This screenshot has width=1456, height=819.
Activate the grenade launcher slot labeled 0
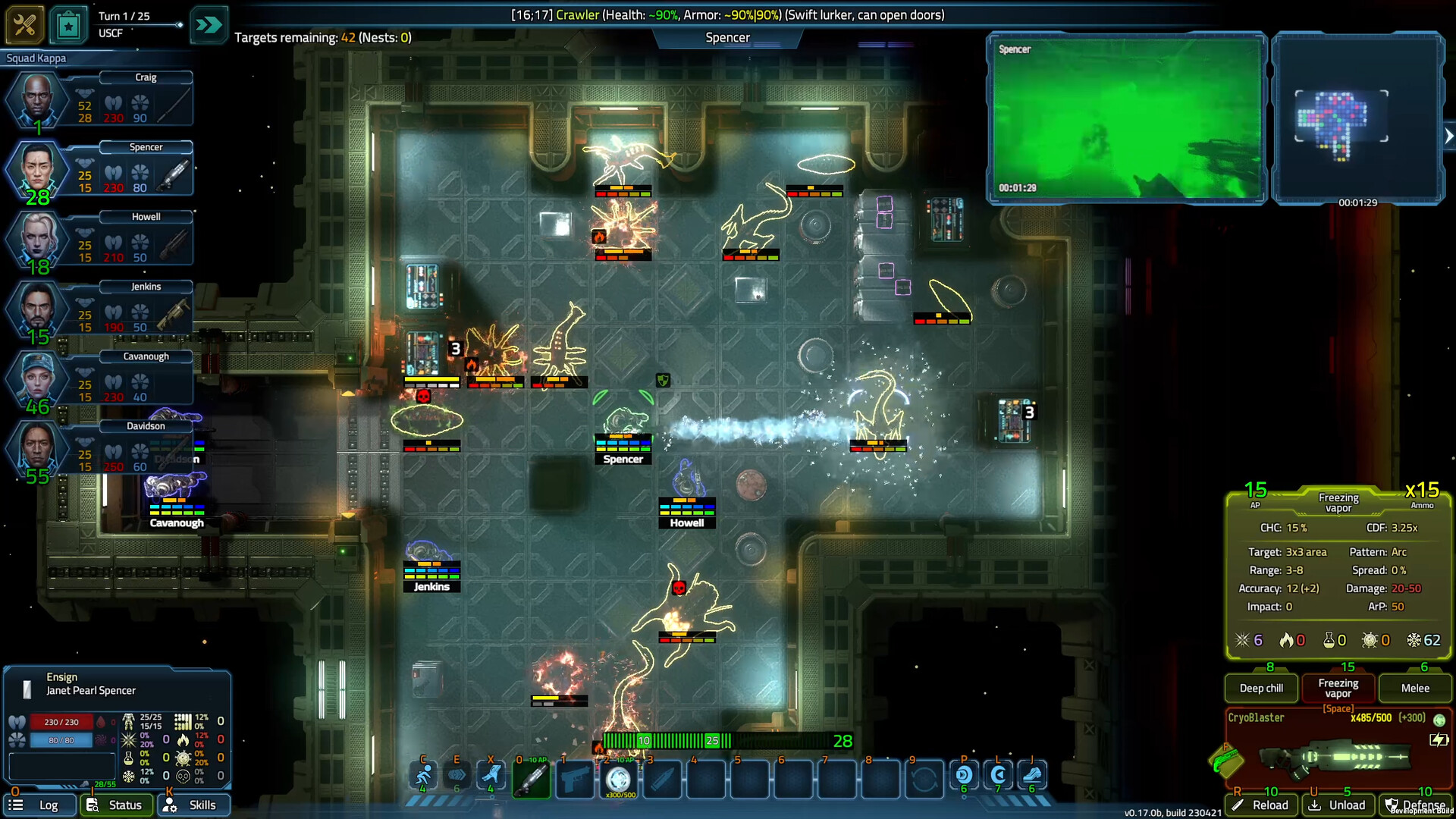click(x=532, y=776)
